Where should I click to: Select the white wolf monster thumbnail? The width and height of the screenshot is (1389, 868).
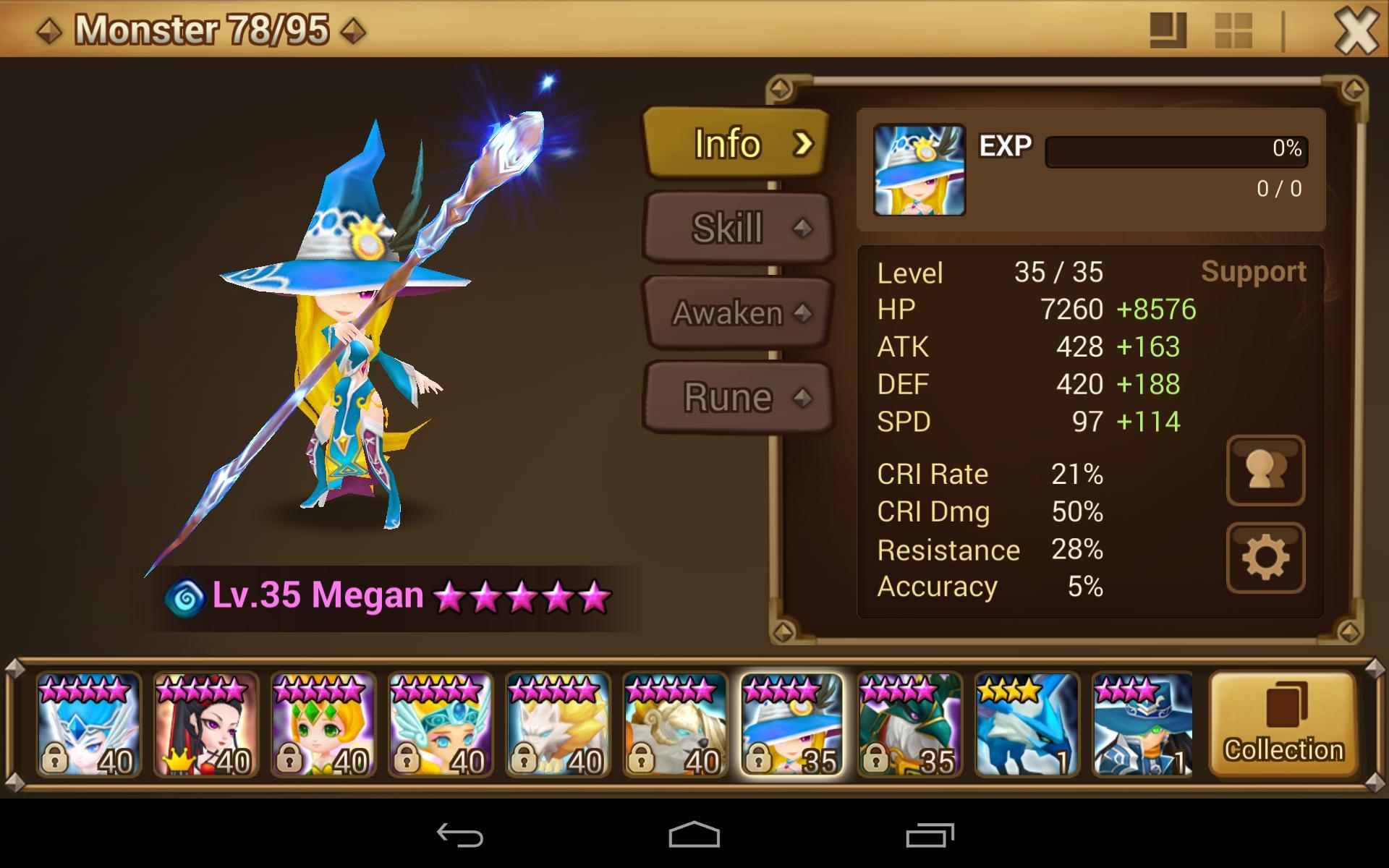pos(558,724)
